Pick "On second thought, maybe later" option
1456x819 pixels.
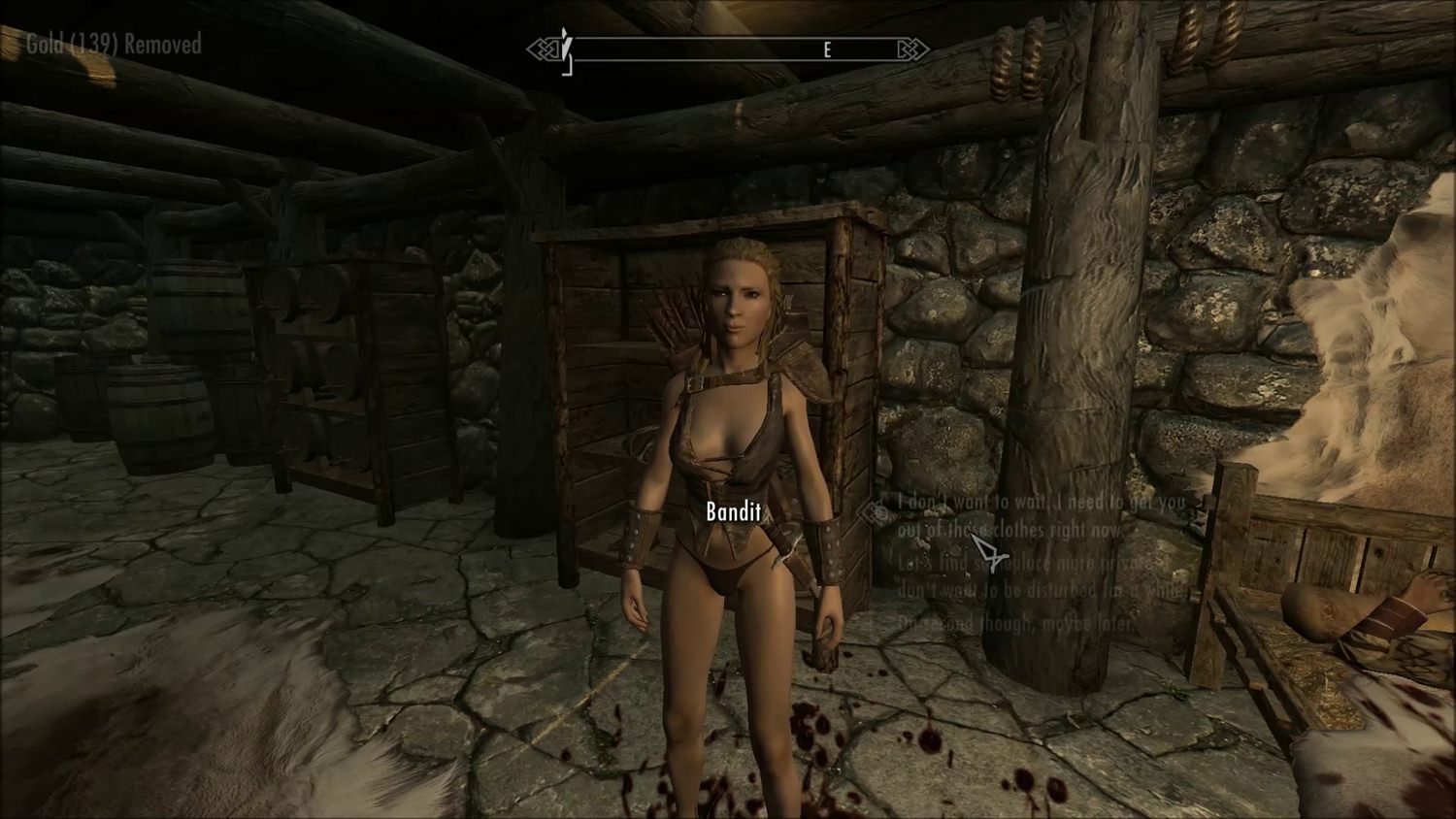pos(1017,624)
